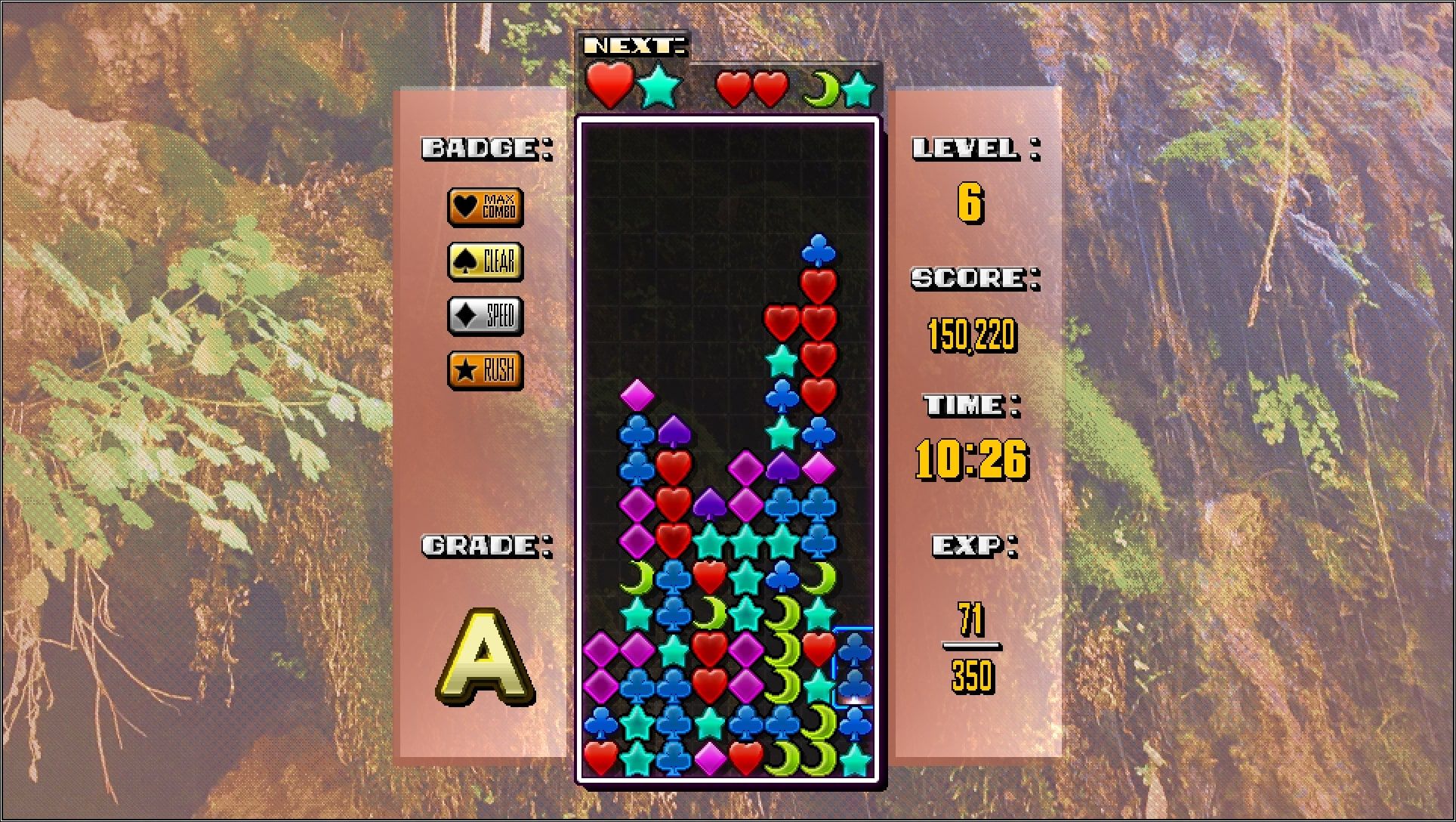Image resolution: width=1456 pixels, height=822 pixels.
Task: Click the NEXT label above the board
Action: (633, 45)
